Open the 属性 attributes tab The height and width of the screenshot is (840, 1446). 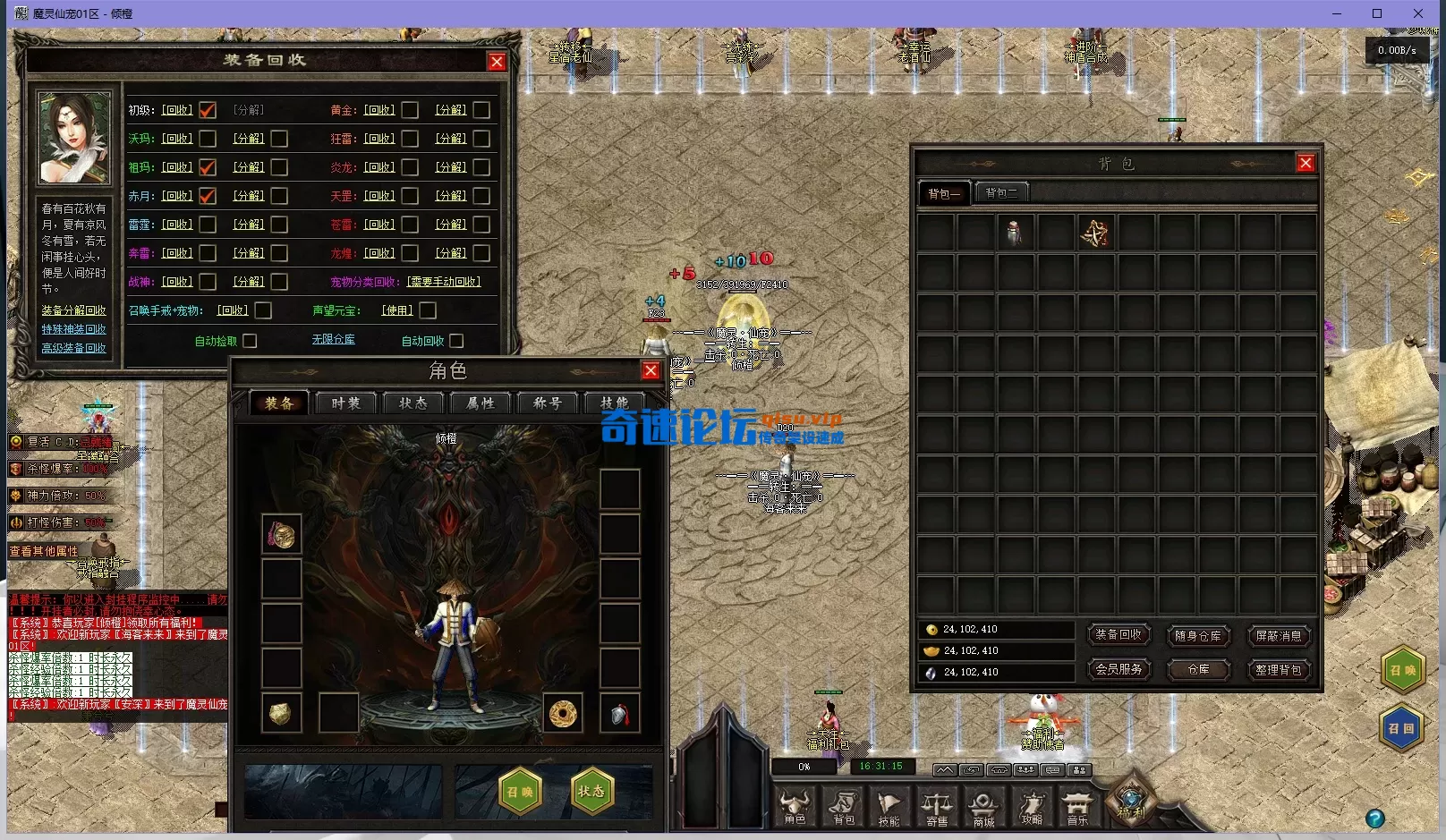pyautogui.click(x=480, y=403)
